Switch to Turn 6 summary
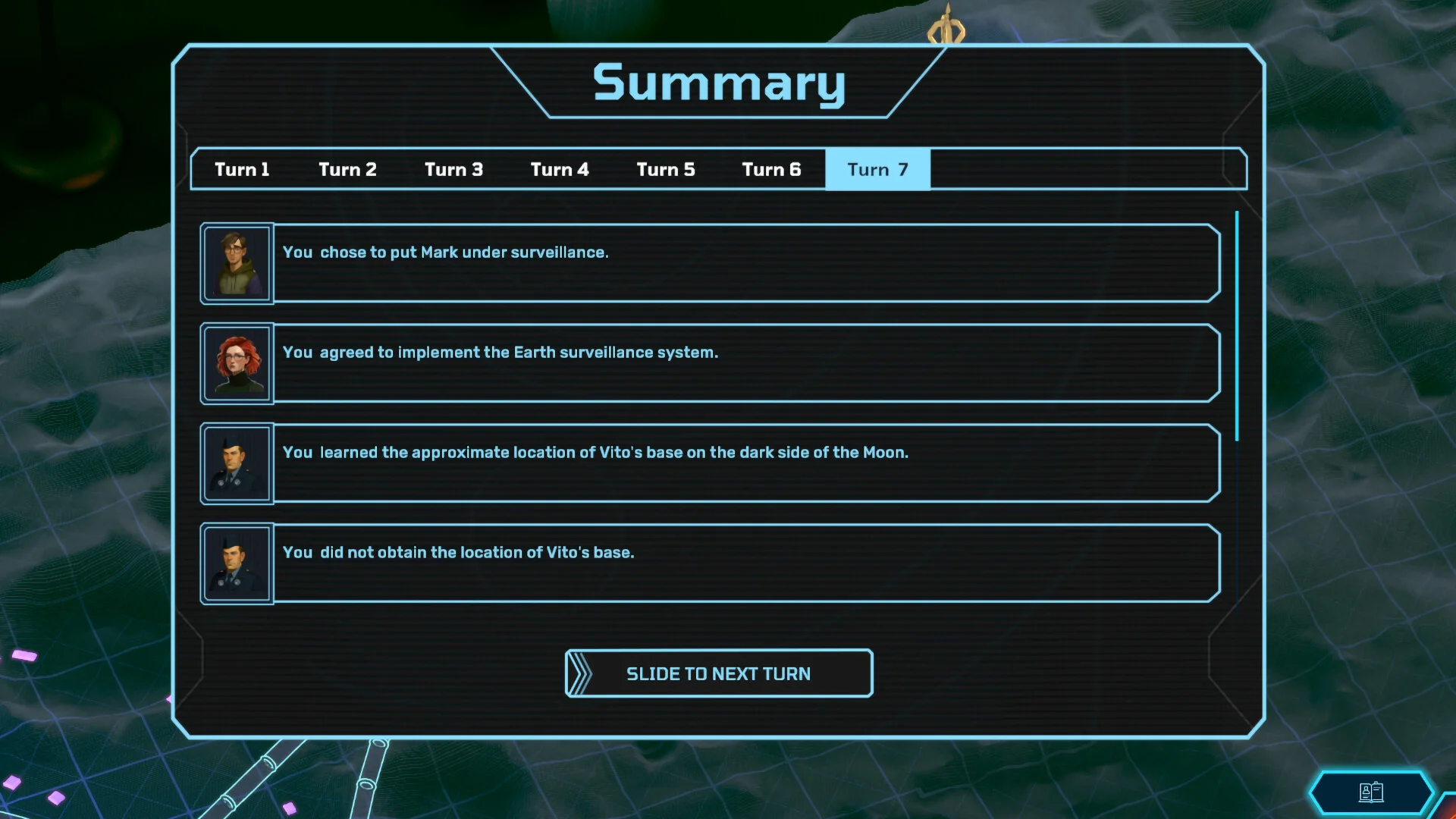This screenshot has height=819, width=1456. tap(771, 169)
